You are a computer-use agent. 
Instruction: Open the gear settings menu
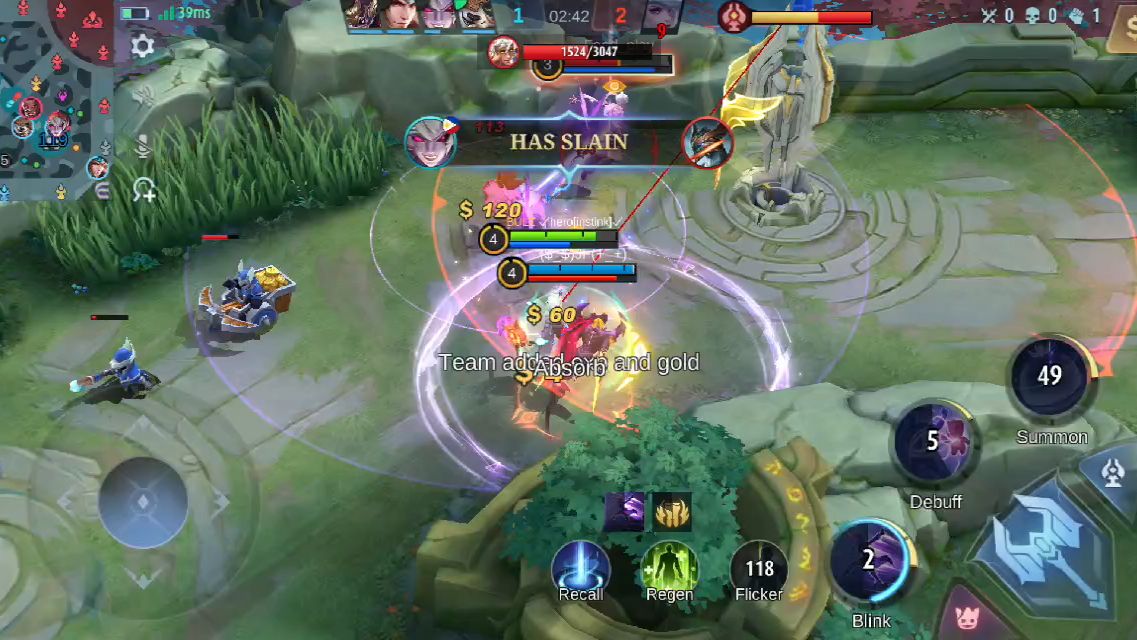point(142,46)
